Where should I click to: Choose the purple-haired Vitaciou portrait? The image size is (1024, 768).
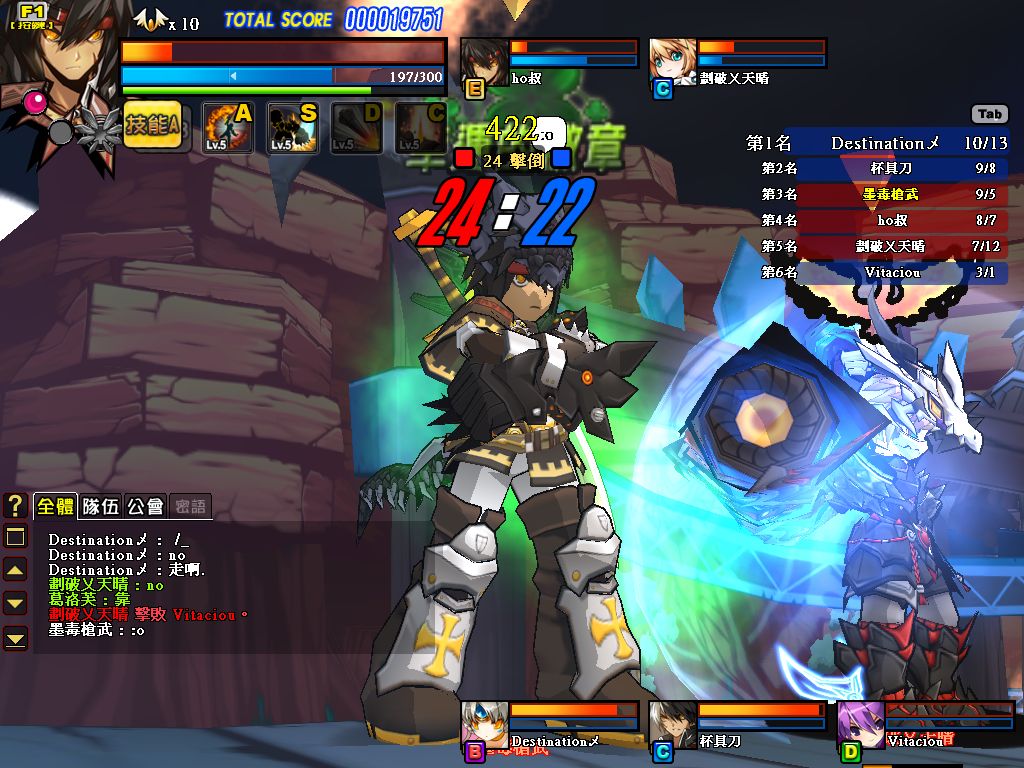[860, 724]
